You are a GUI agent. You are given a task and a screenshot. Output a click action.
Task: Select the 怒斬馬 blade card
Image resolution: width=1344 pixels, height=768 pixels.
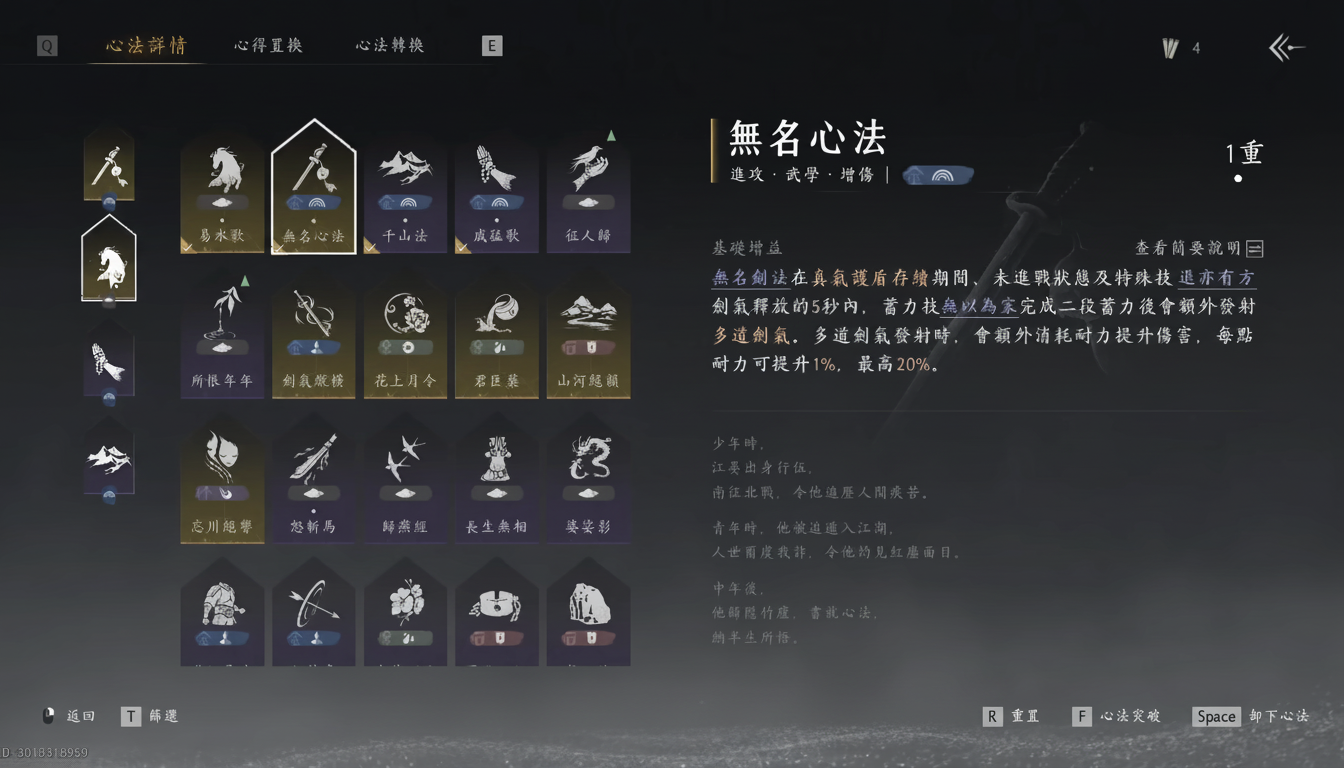point(314,485)
